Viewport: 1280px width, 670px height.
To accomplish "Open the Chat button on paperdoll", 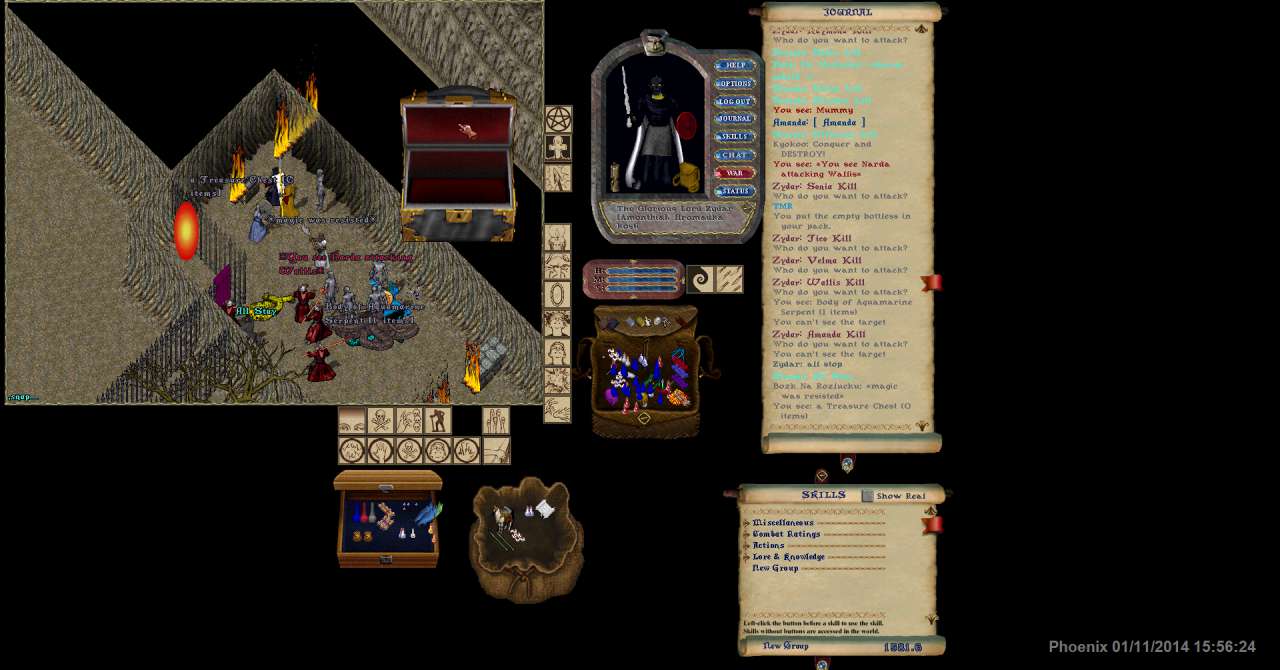I will [x=735, y=155].
